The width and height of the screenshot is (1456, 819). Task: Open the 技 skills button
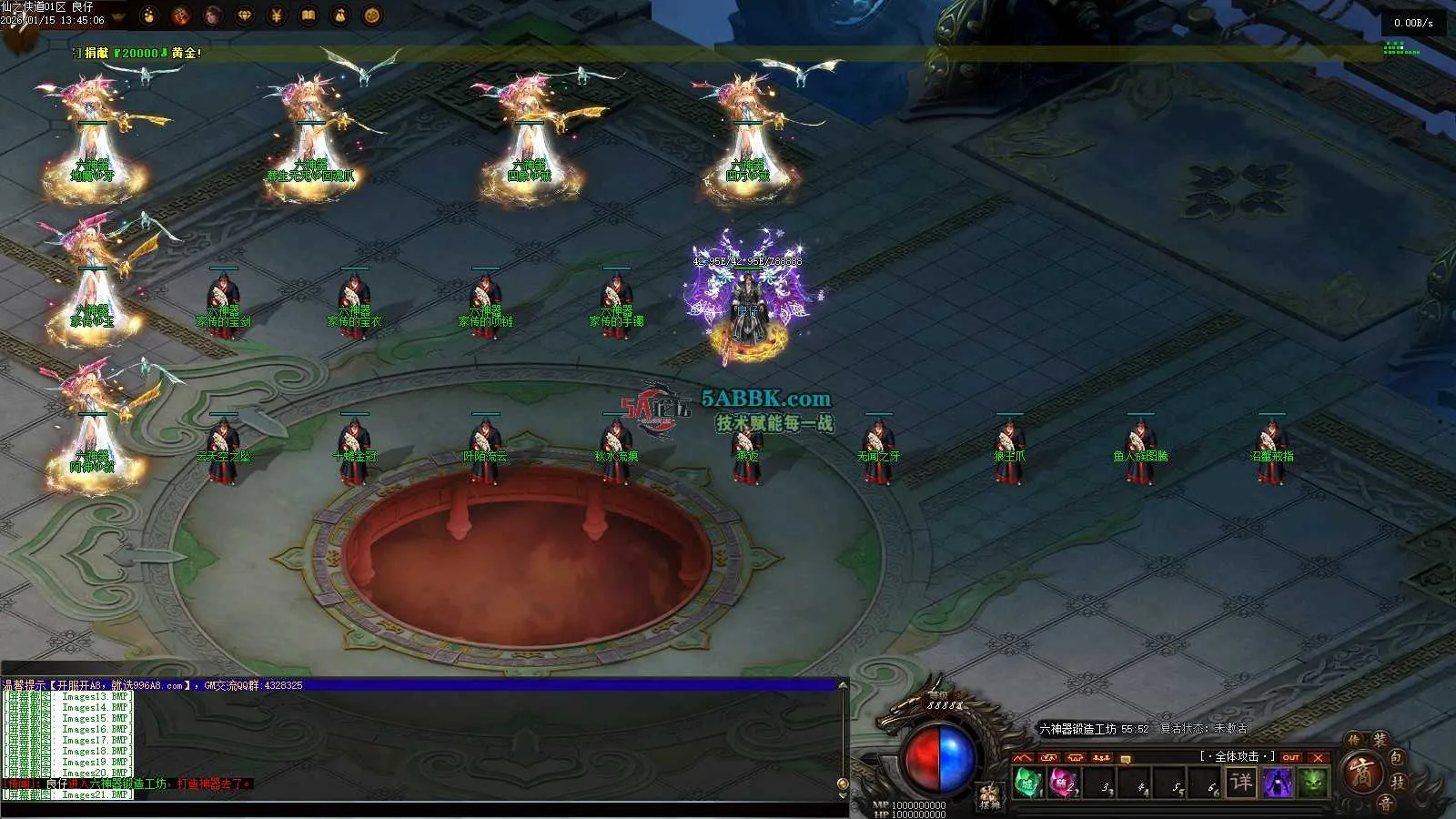click(1399, 782)
